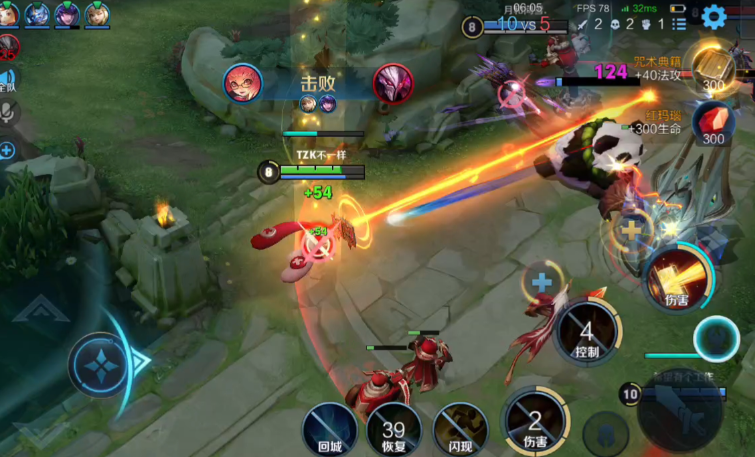This screenshot has height=457, width=755.
Task: Select the blonde teammate portrait
Action: click(97, 14)
